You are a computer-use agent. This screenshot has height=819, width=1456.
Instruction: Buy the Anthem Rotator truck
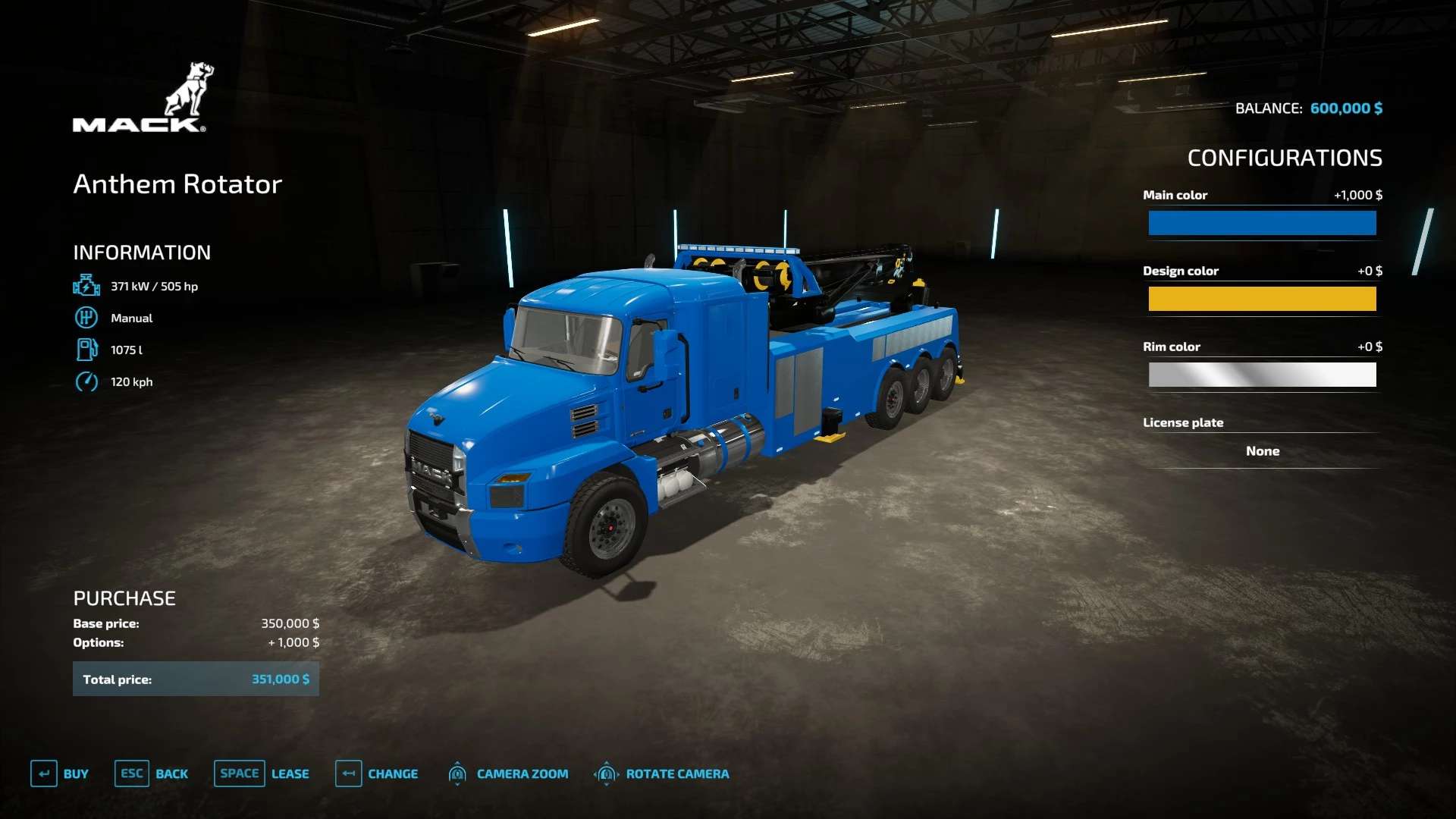point(60,773)
